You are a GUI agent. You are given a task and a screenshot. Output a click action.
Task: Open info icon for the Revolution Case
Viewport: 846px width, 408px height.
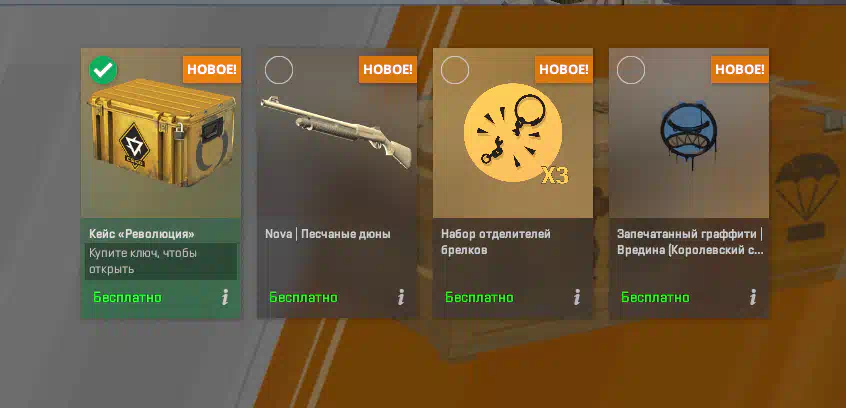pyautogui.click(x=225, y=297)
